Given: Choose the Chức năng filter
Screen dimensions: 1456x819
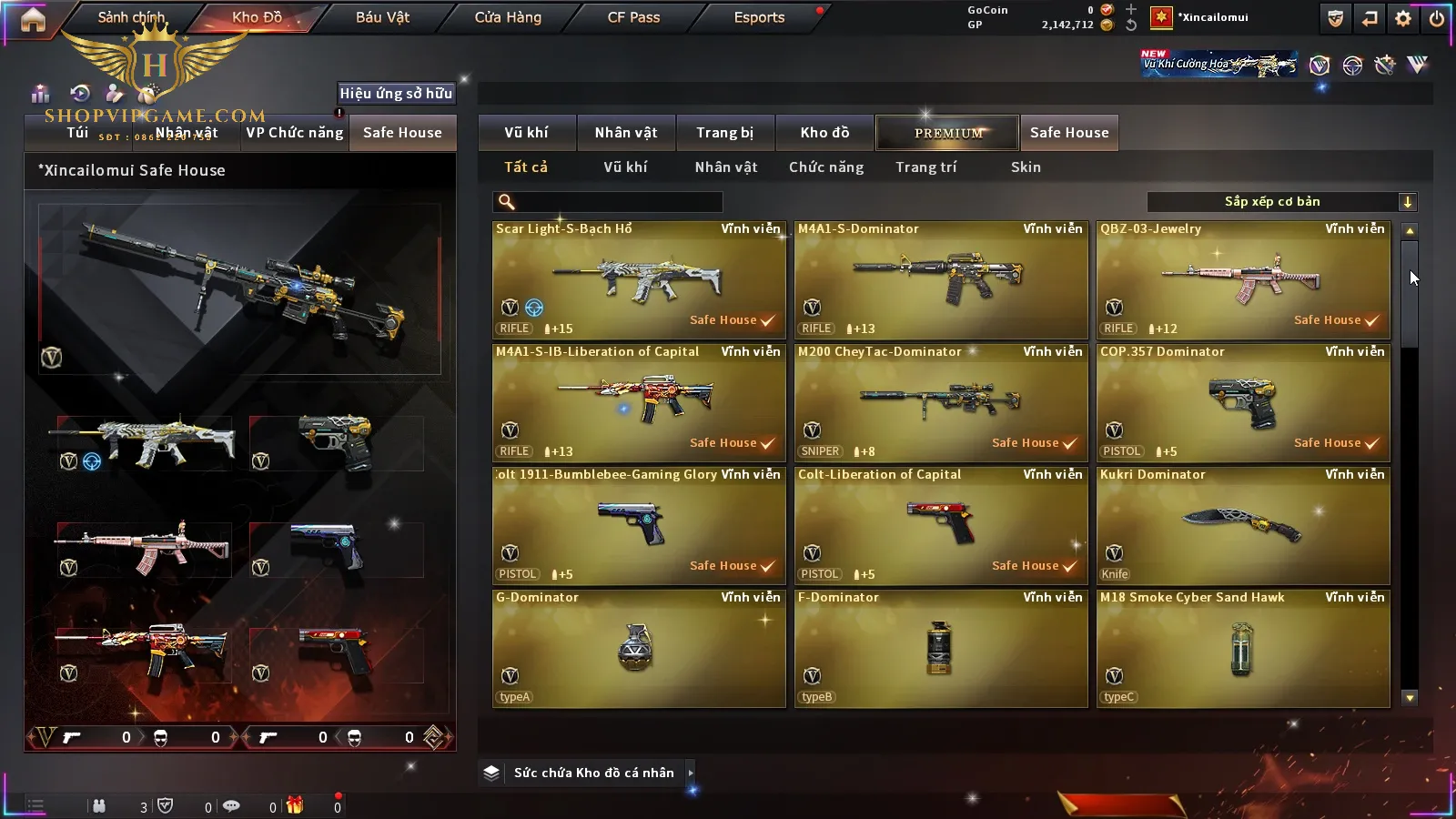Looking at the screenshot, I should tap(826, 167).
